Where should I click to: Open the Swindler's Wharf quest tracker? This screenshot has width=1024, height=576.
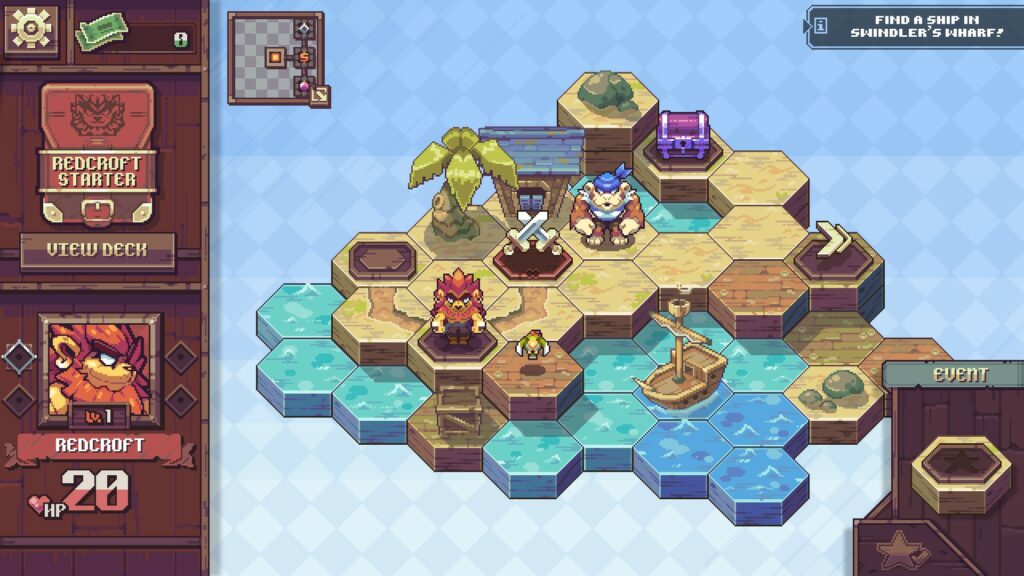point(913,27)
